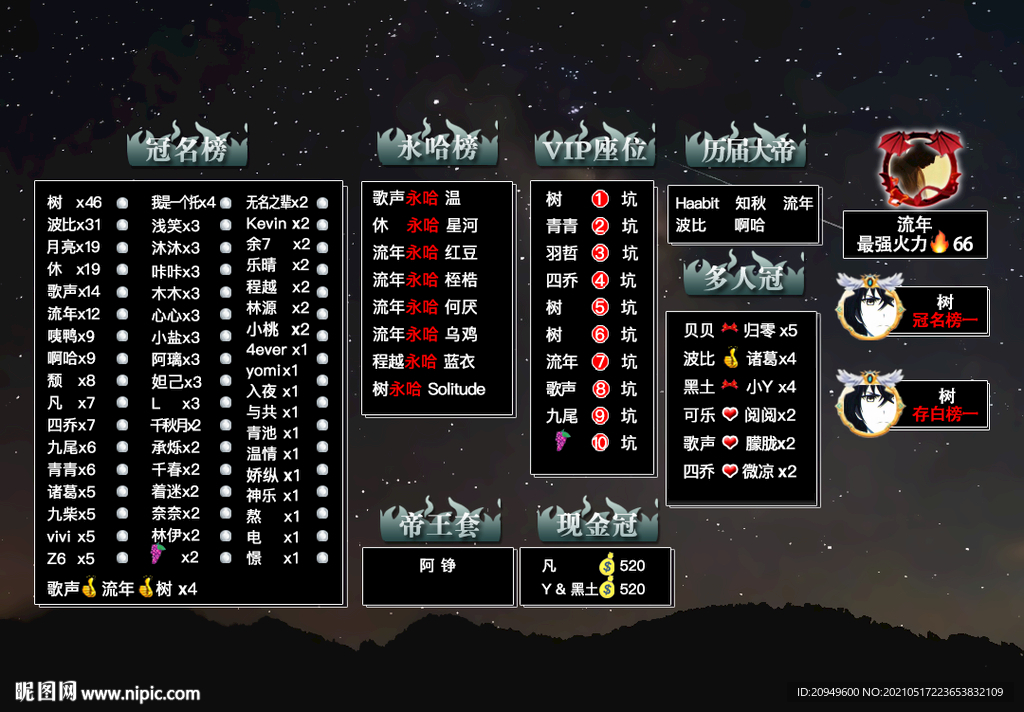Select the 多人冠 header banner
The width and height of the screenshot is (1024, 712).
[x=743, y=277]
